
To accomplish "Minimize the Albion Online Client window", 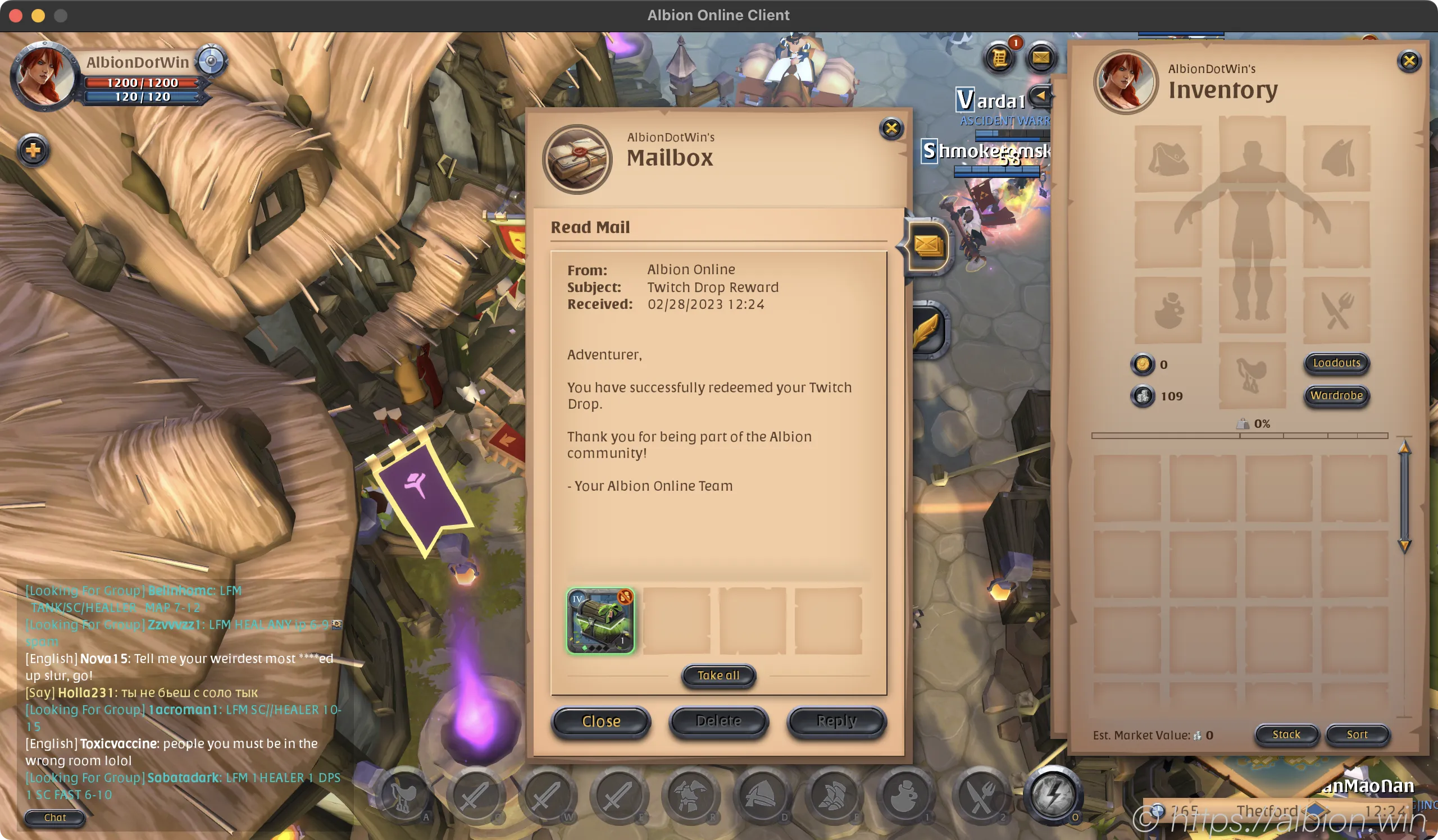I will (x=38, y=15).
